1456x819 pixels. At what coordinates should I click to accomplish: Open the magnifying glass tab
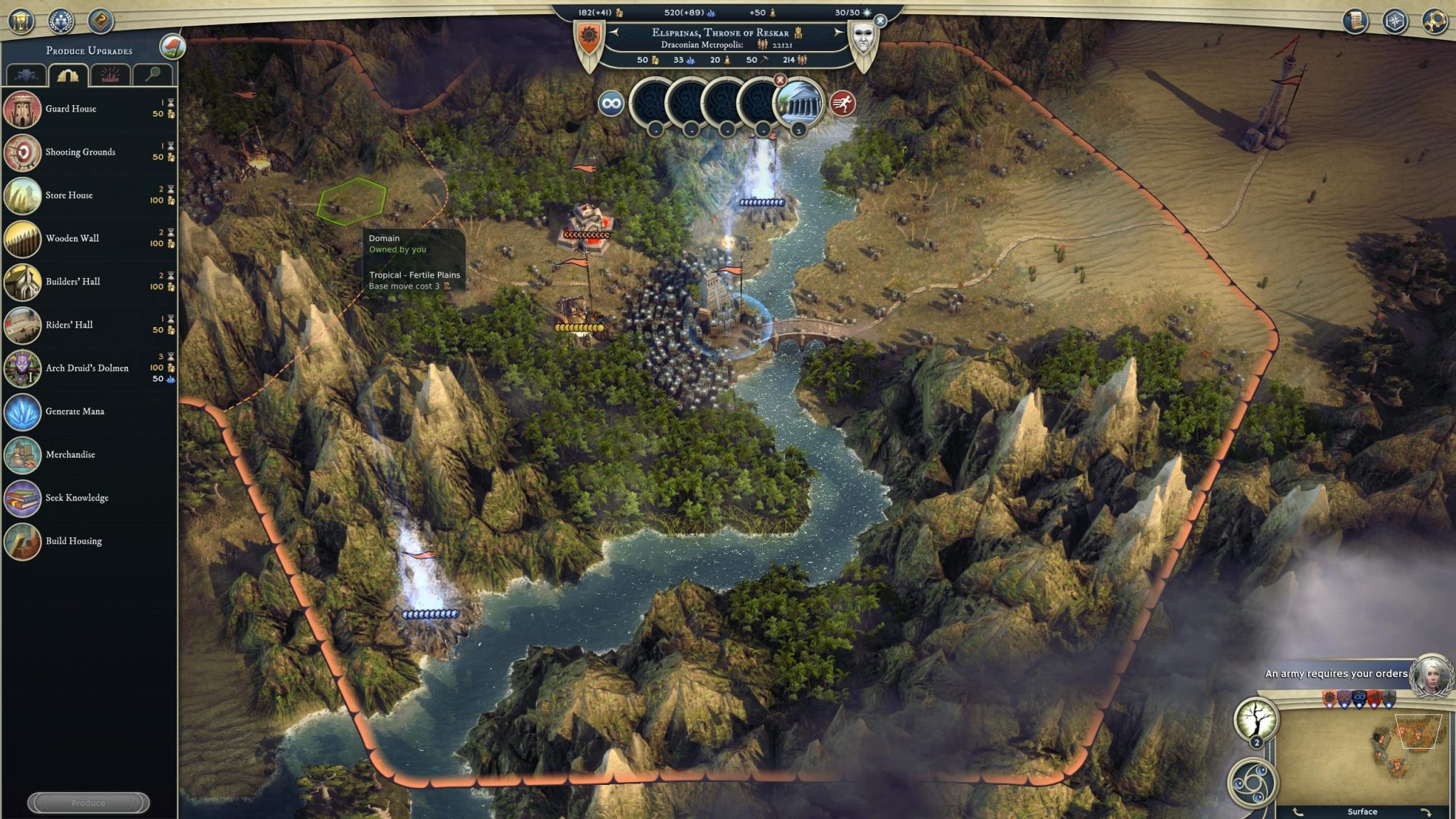point(151,75)
